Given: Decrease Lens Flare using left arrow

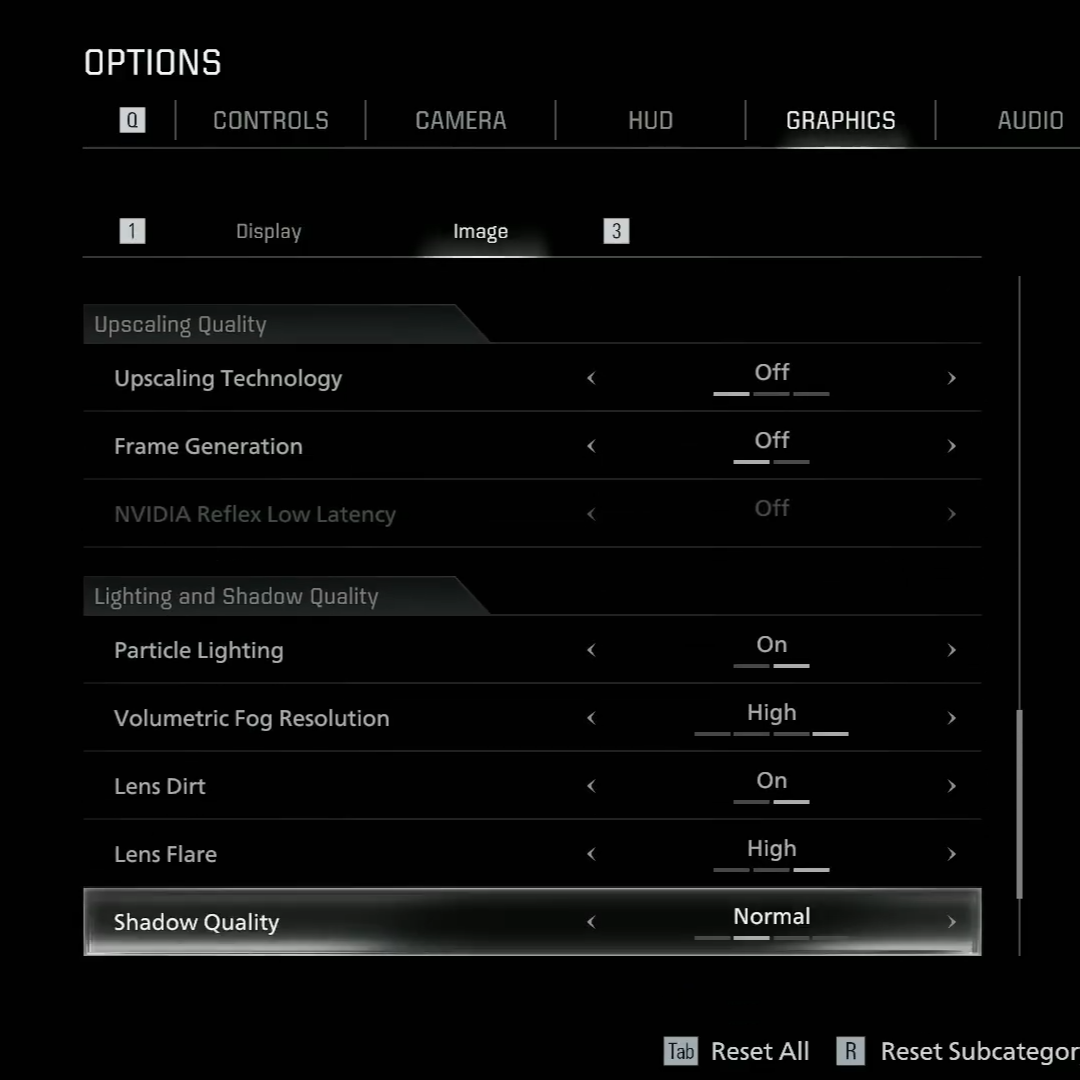Looking at the screenshot, I should click(591, 854).
